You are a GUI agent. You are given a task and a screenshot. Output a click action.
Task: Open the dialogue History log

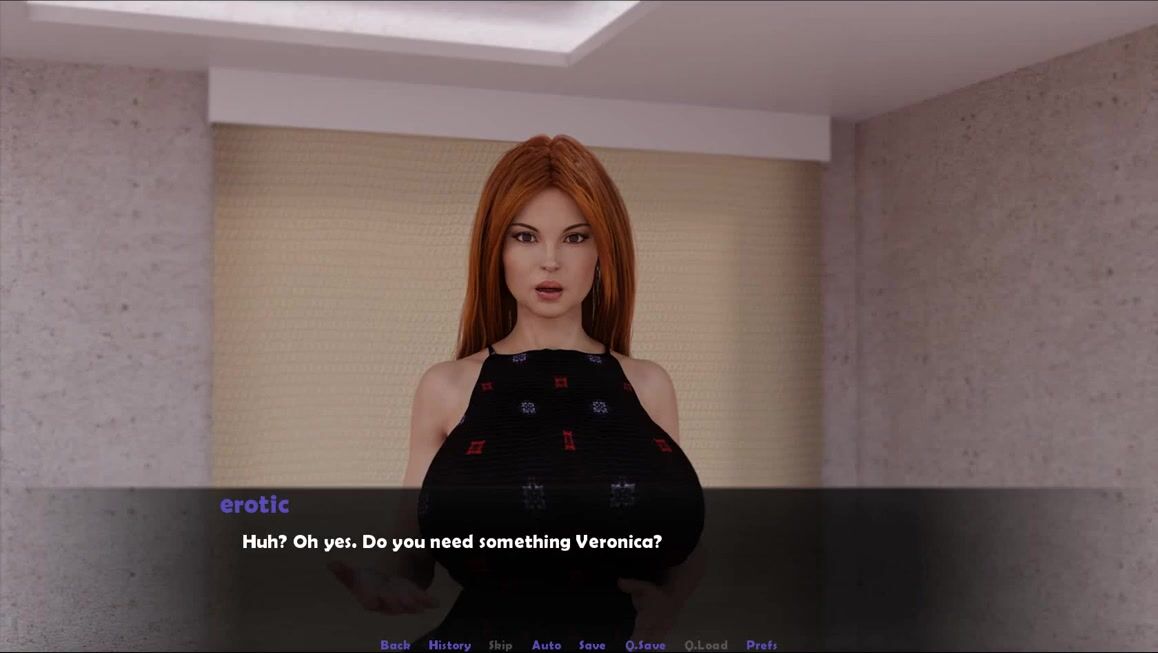click(x=449, y=645)
